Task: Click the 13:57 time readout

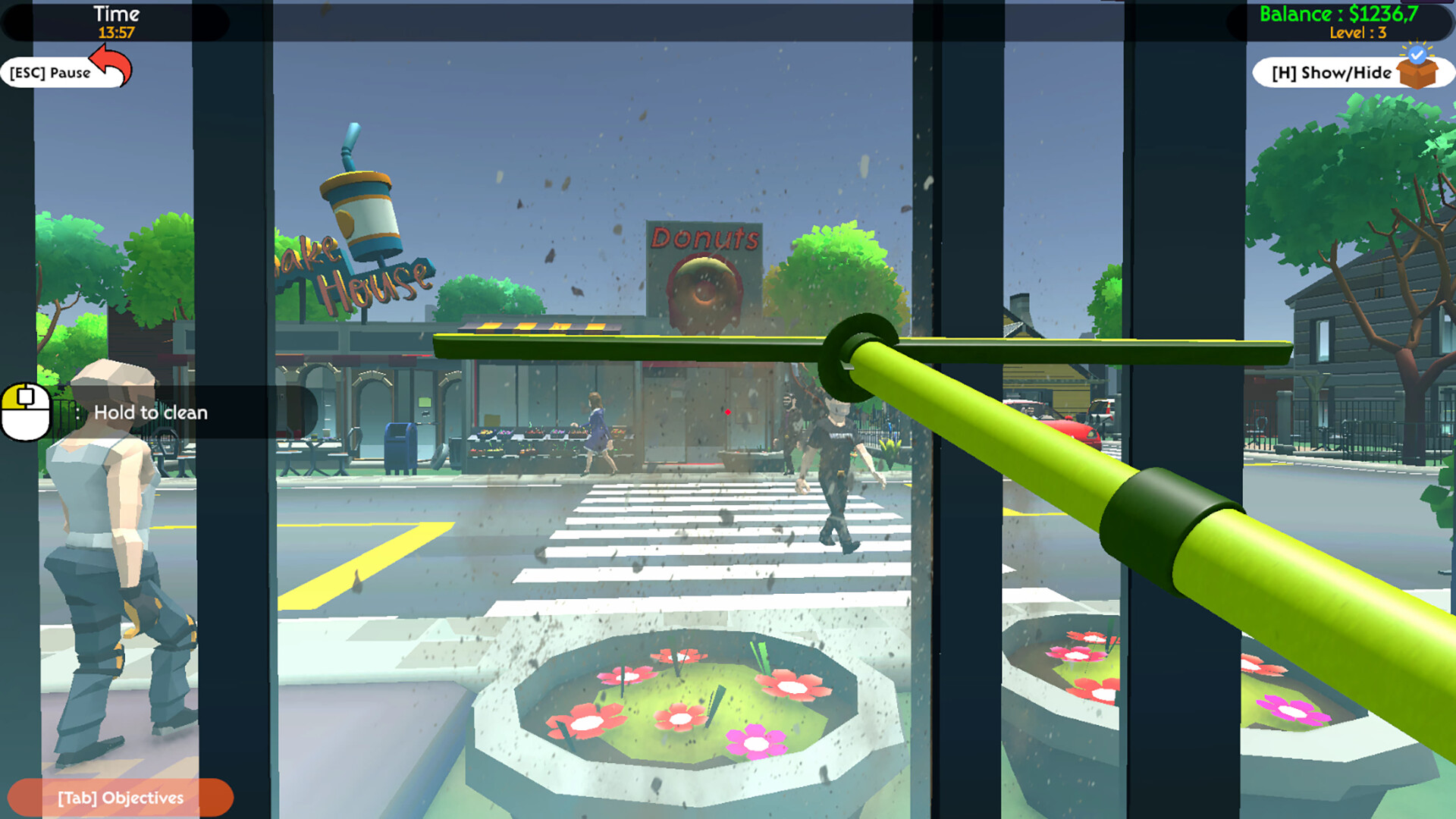Action: click(115, 33)
